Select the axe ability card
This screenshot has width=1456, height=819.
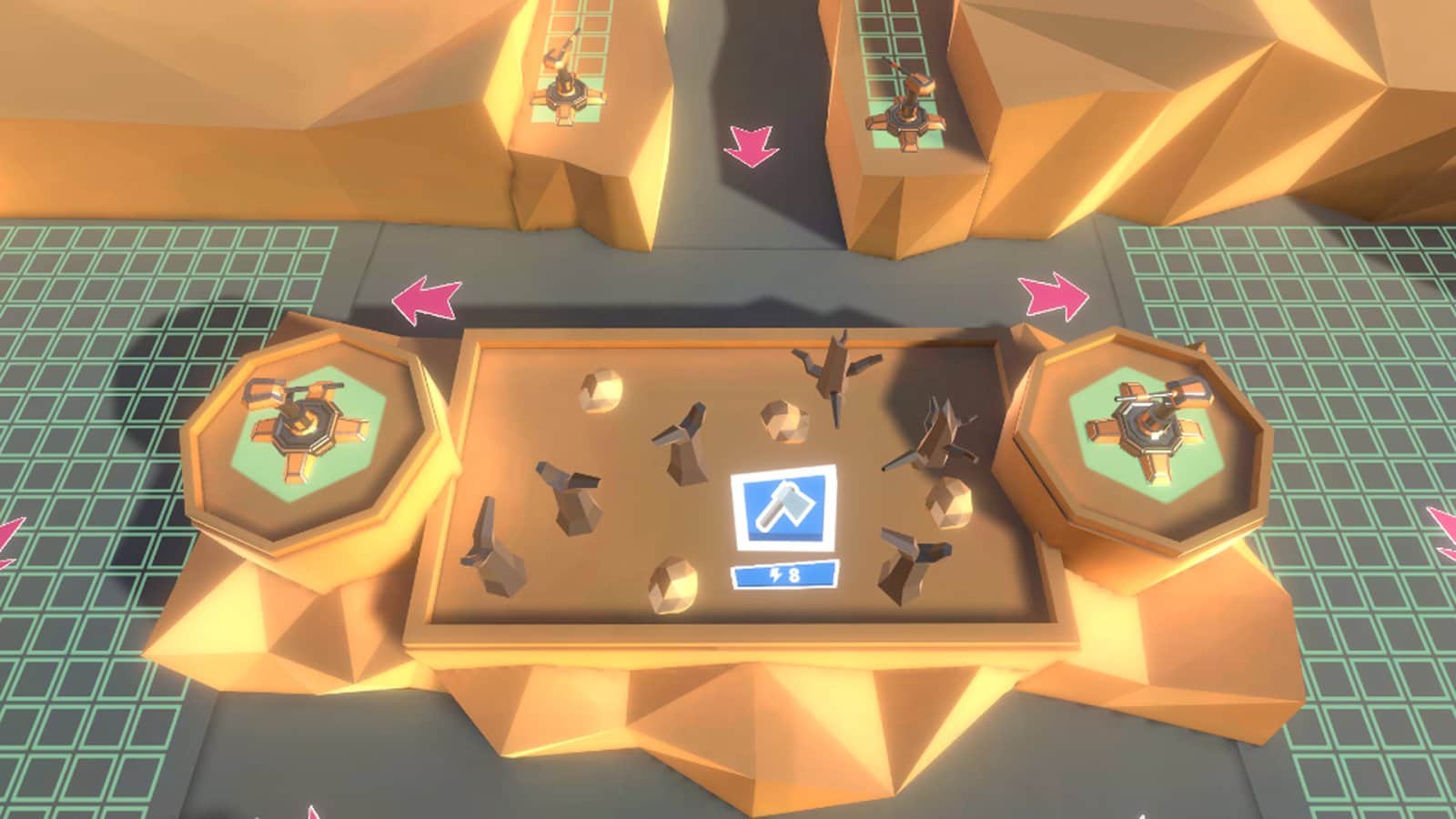[x=784, y=504]
